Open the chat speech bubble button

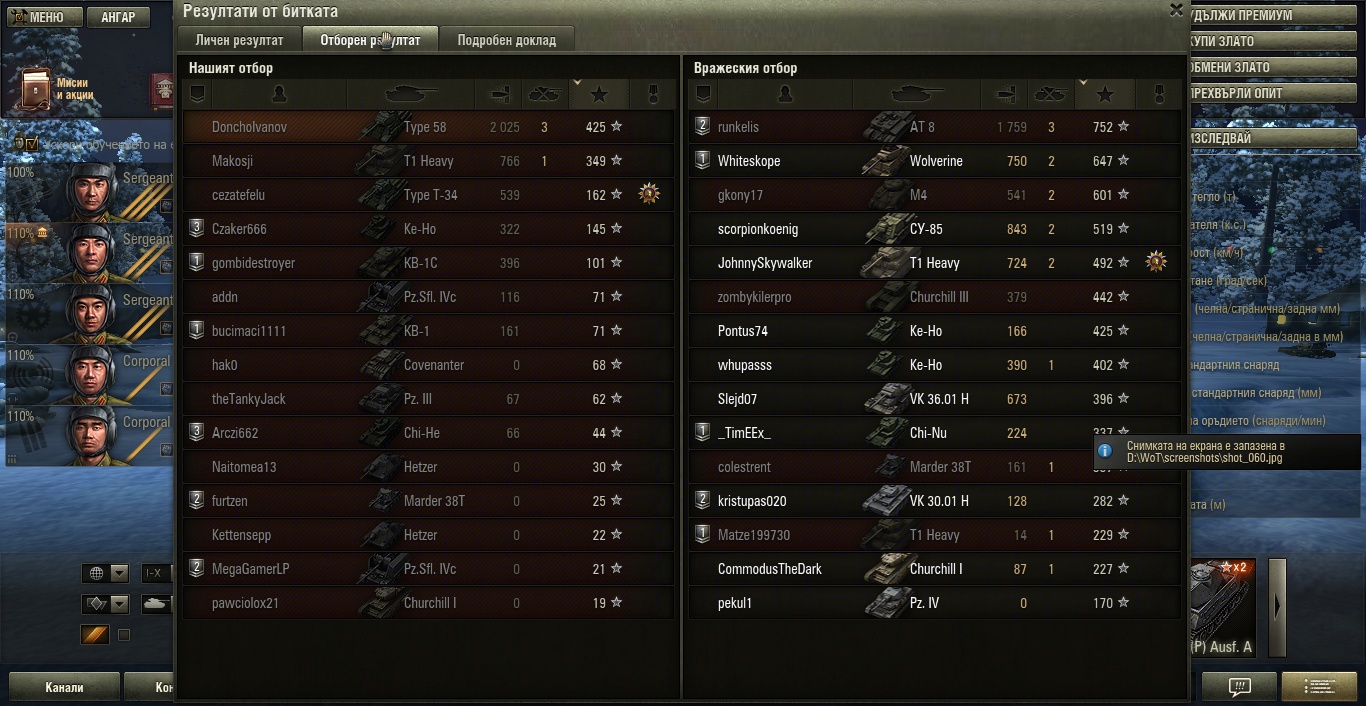point(1239,687)
